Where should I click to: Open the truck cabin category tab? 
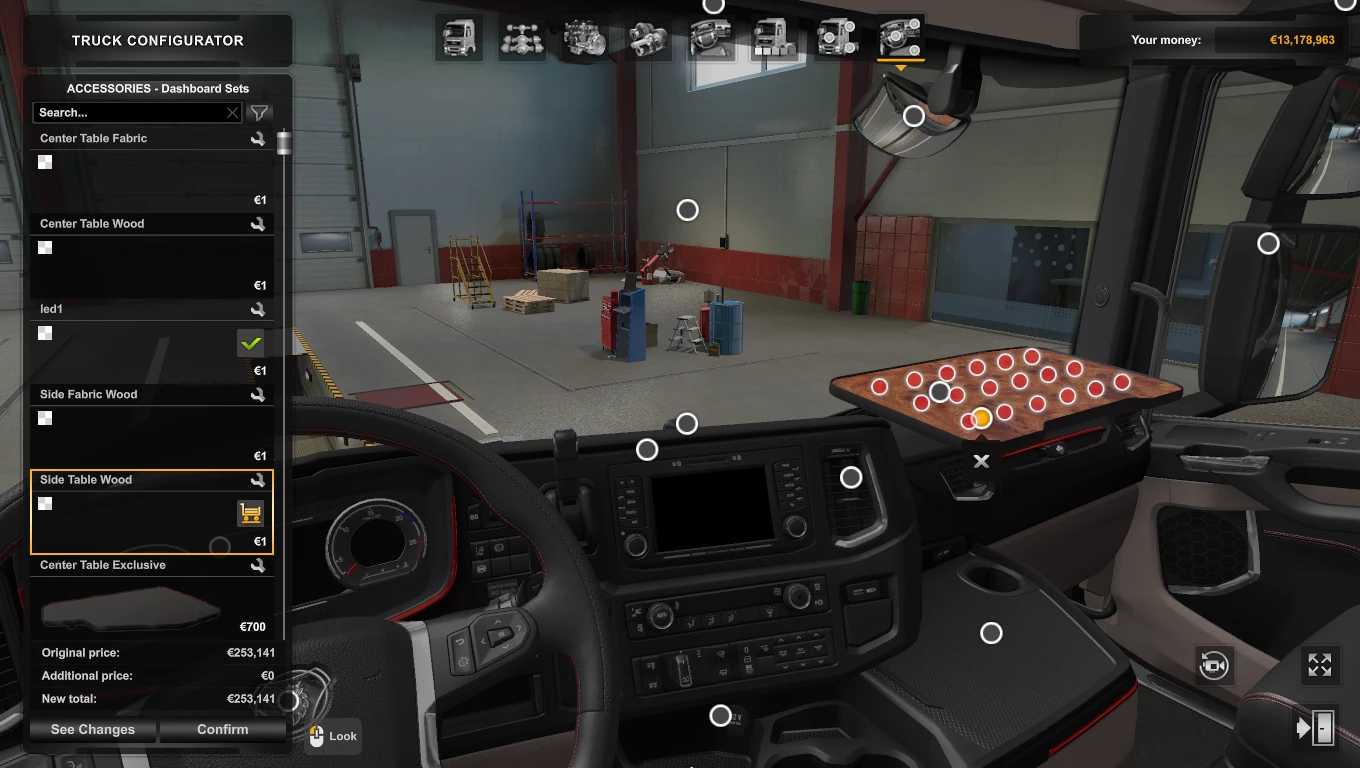click(x=457, y=38)
